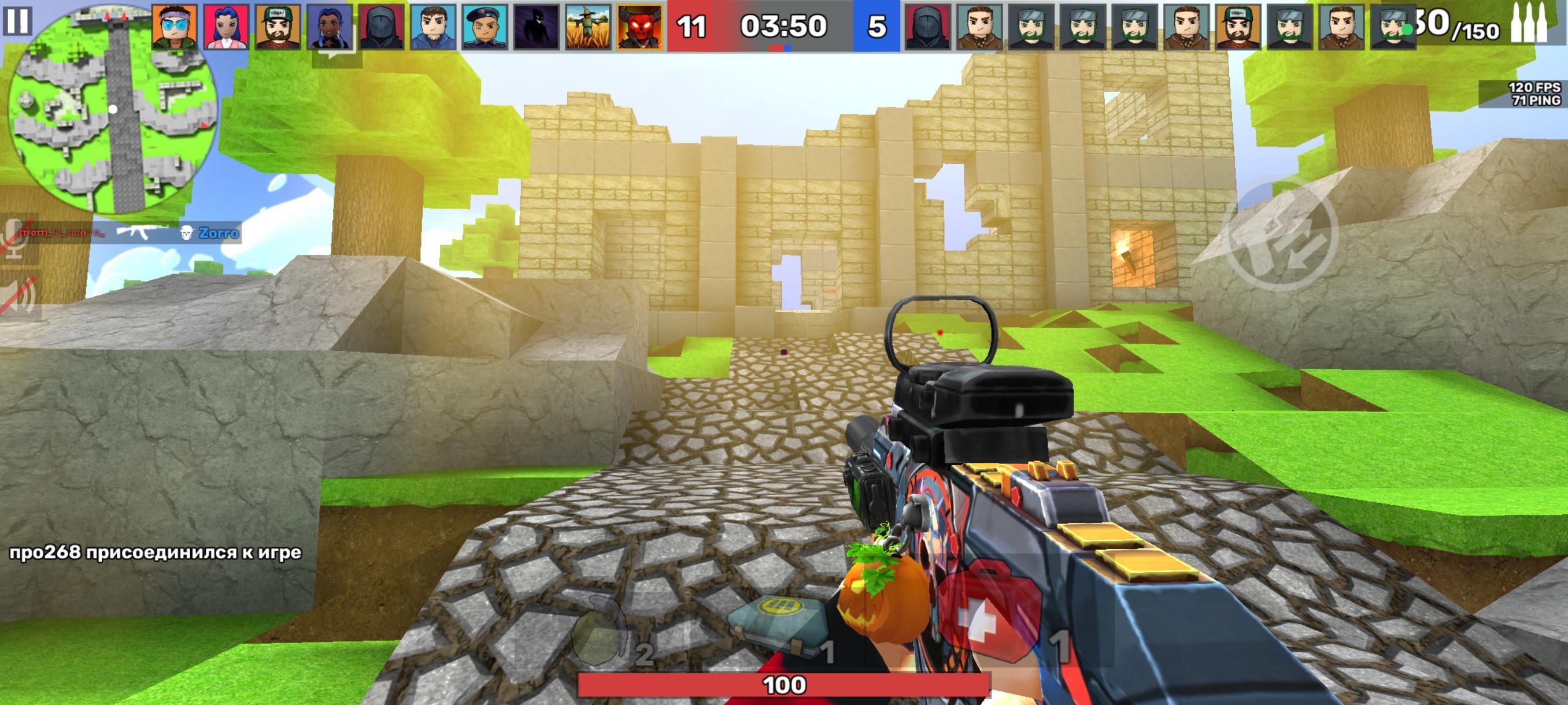Image resolution: width=1568 pixels, height=705 pixels.
Task: Pause the match
Action: 16,21
